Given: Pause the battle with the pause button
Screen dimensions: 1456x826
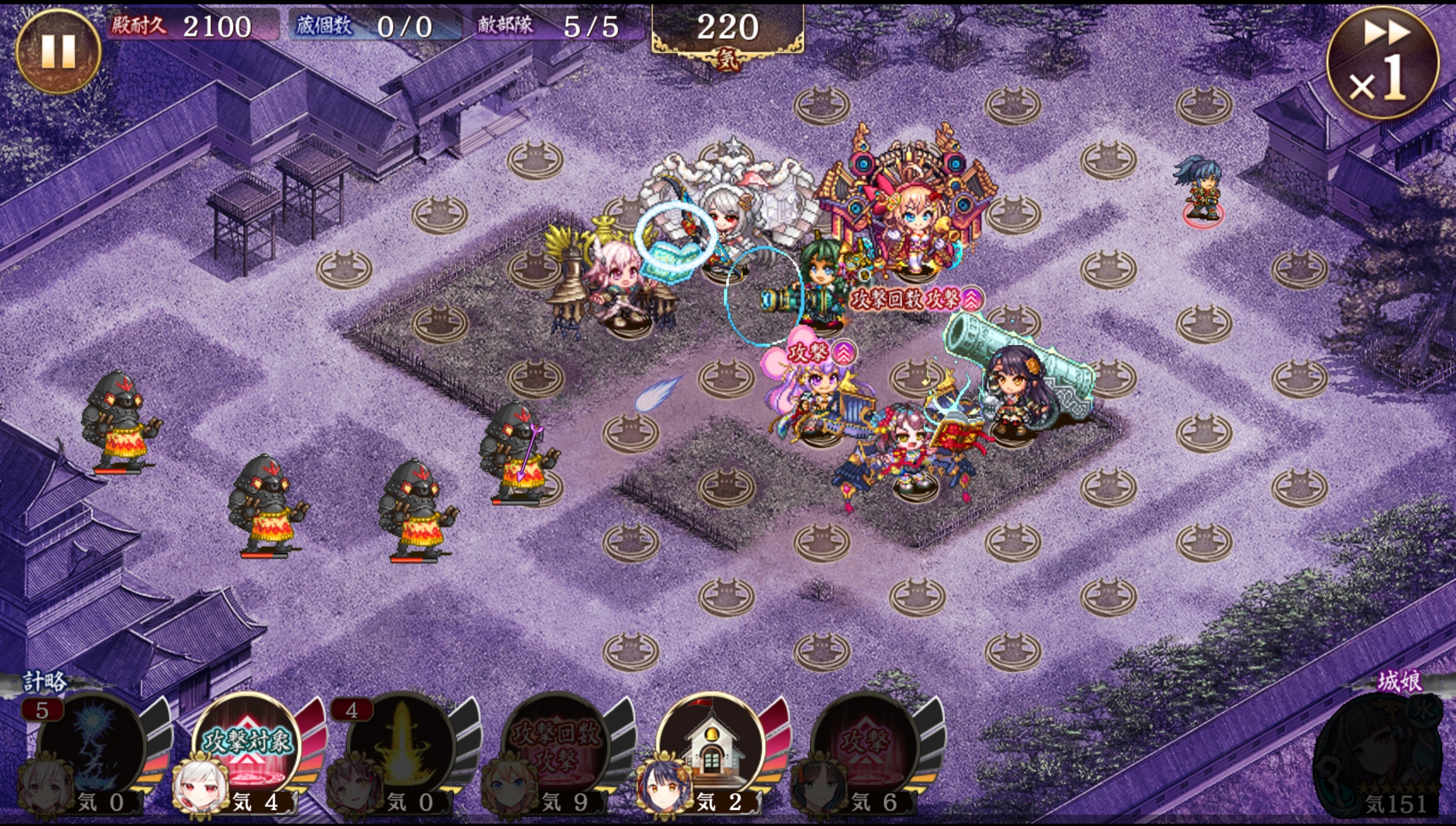Looking at the screenshot, I should [x=58, y=51].
